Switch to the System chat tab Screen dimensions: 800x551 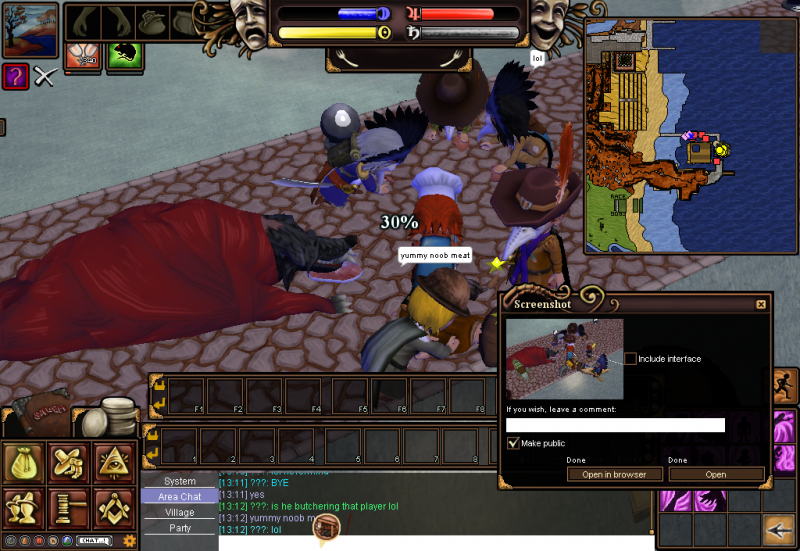(180, 481)
